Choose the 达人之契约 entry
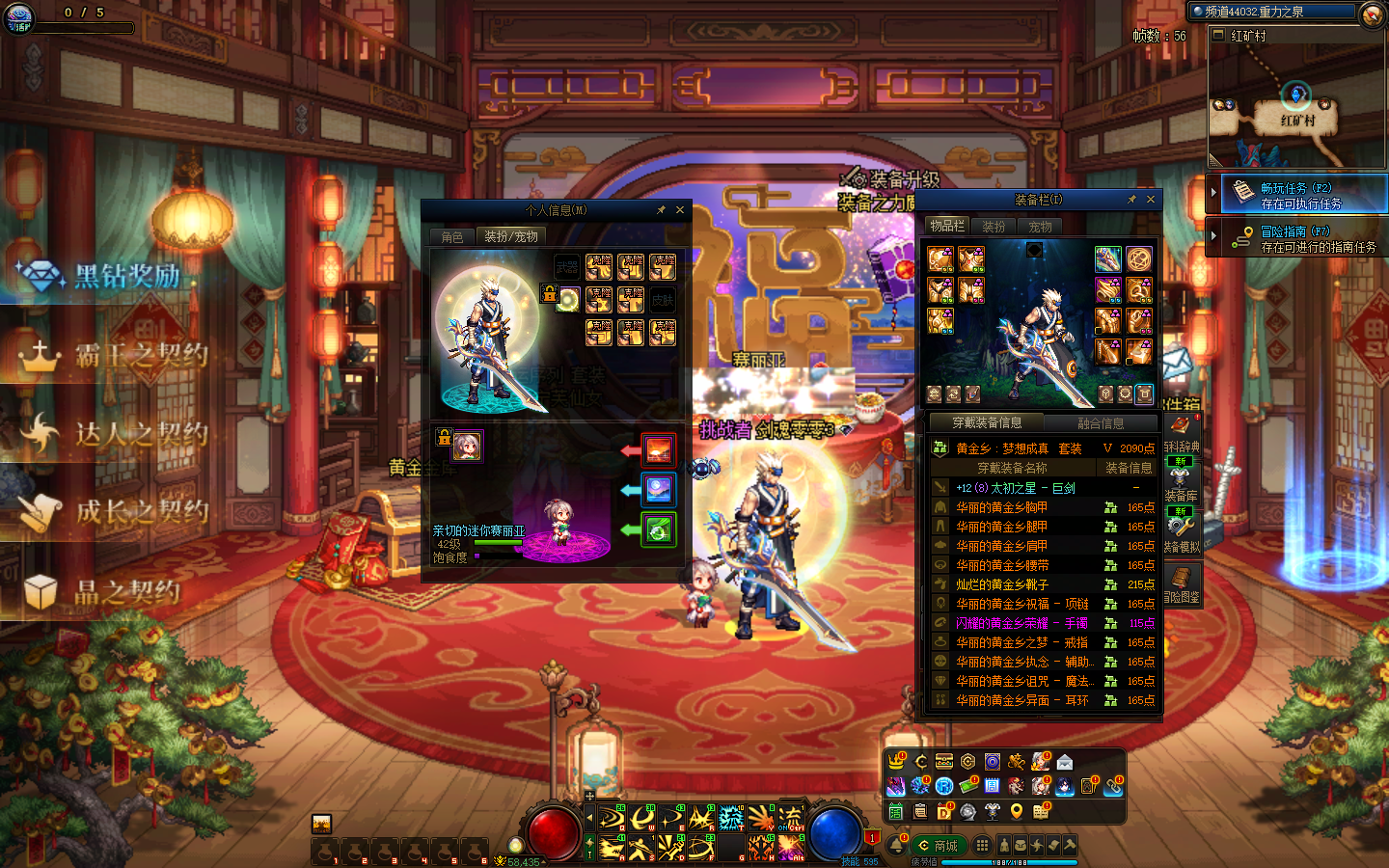Viewport: 1389px width, 868px height. pos(141,434)
